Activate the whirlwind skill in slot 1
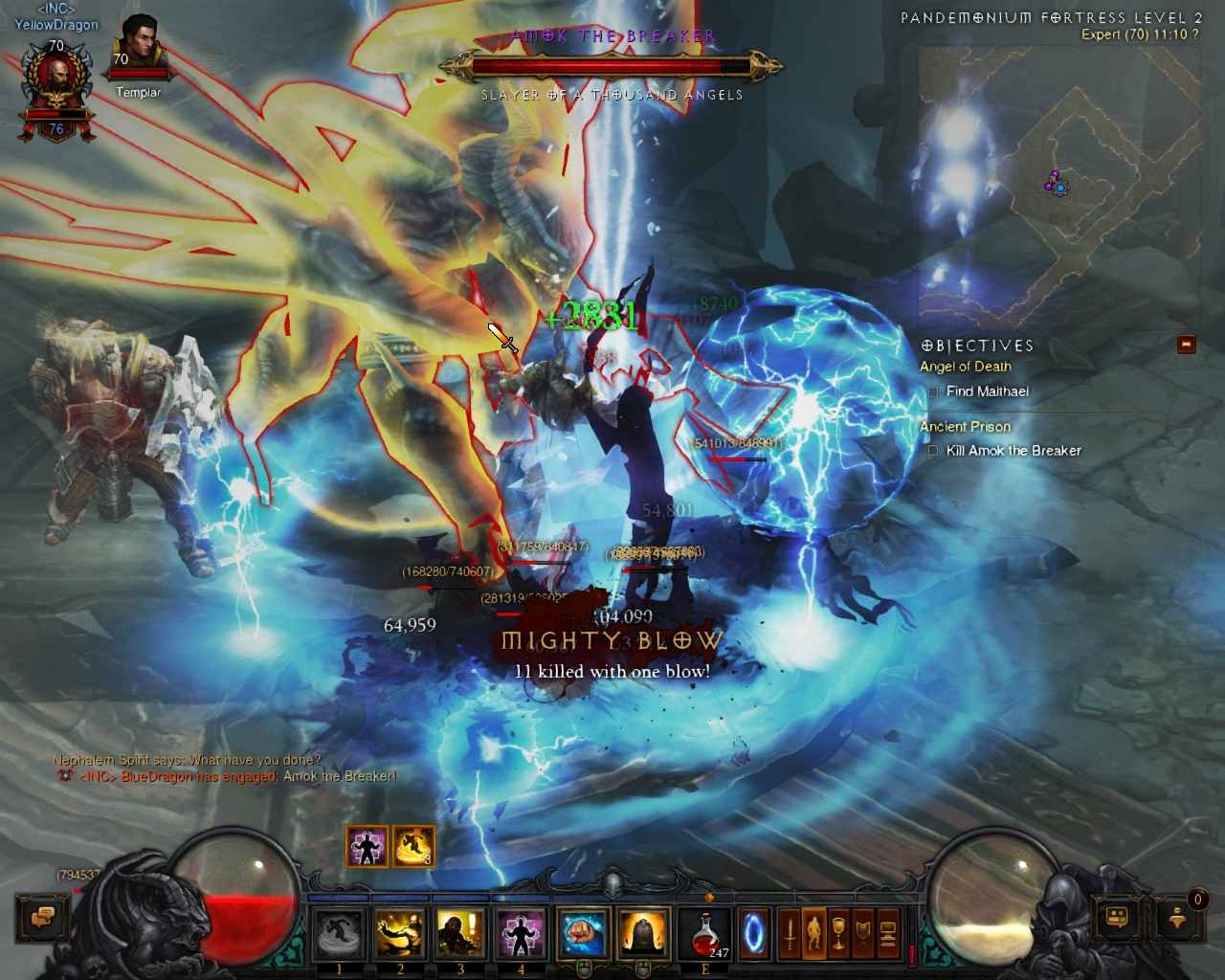This screenshot has height=980, width=1225. (340, 933)
